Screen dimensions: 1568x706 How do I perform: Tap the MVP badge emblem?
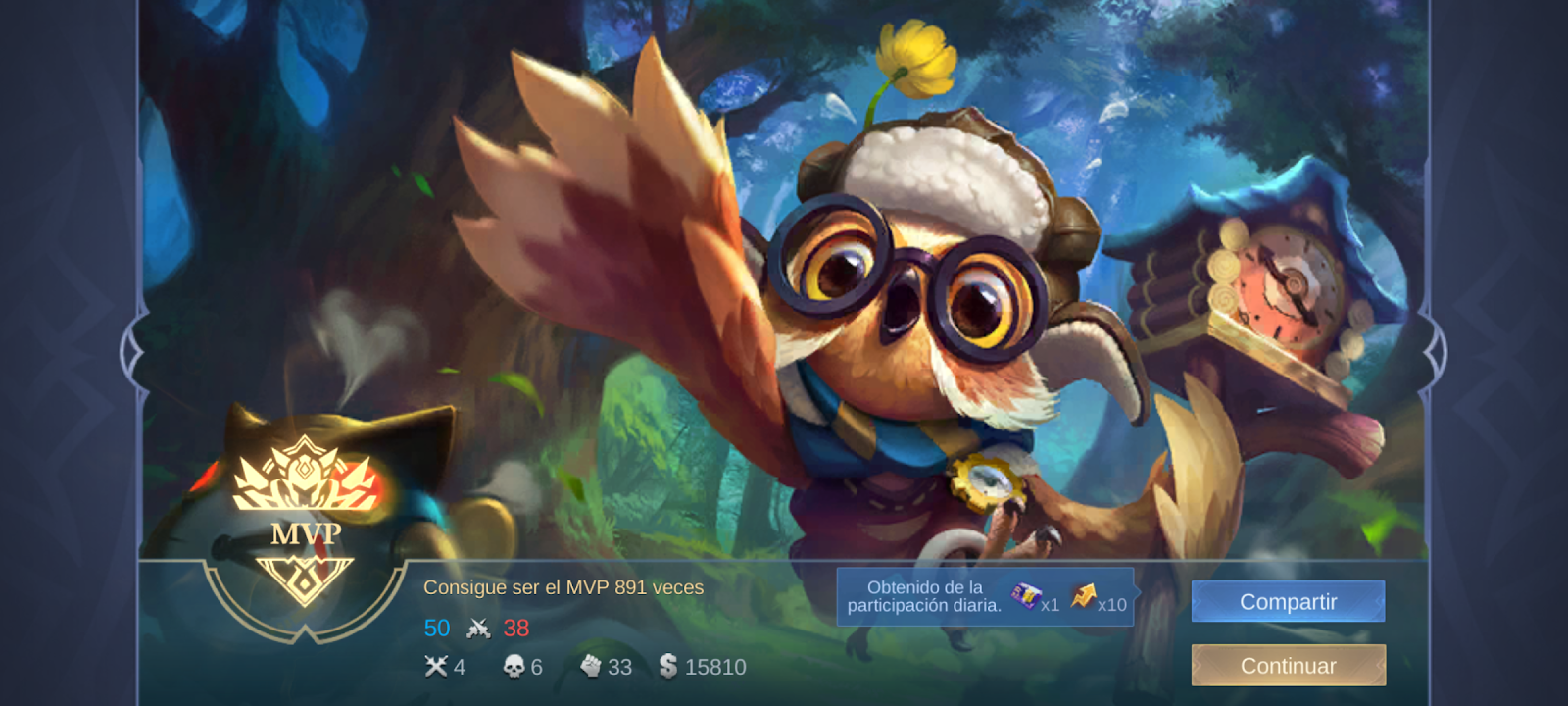tap(305, 520)
